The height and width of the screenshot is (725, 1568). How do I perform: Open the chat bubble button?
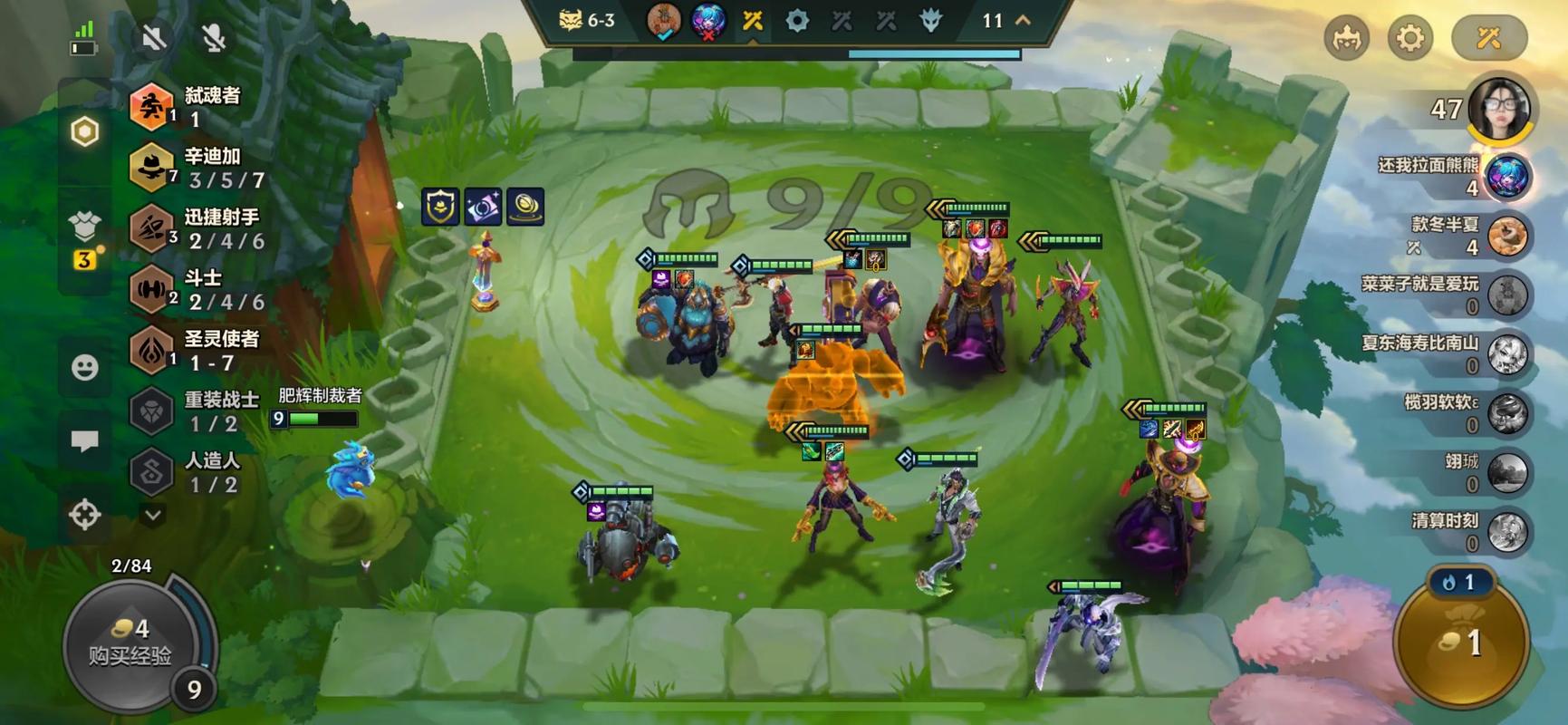85,441
